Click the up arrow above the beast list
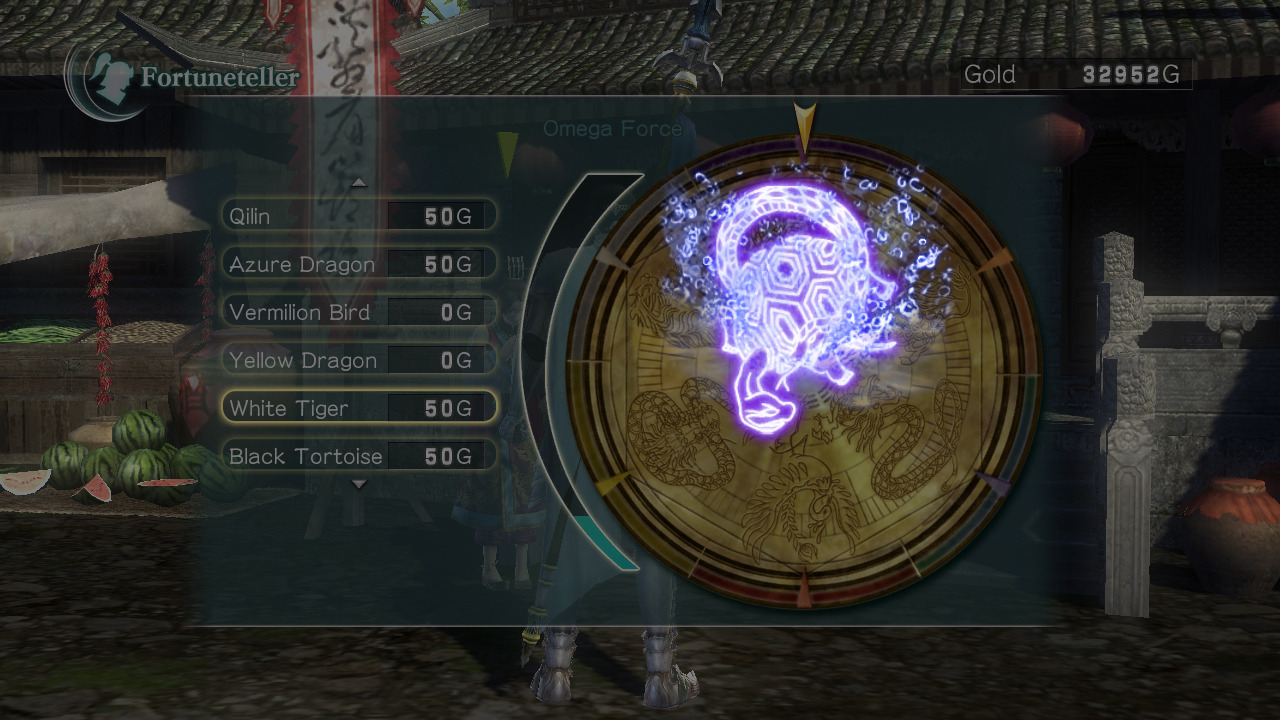 tap(358, 183)
